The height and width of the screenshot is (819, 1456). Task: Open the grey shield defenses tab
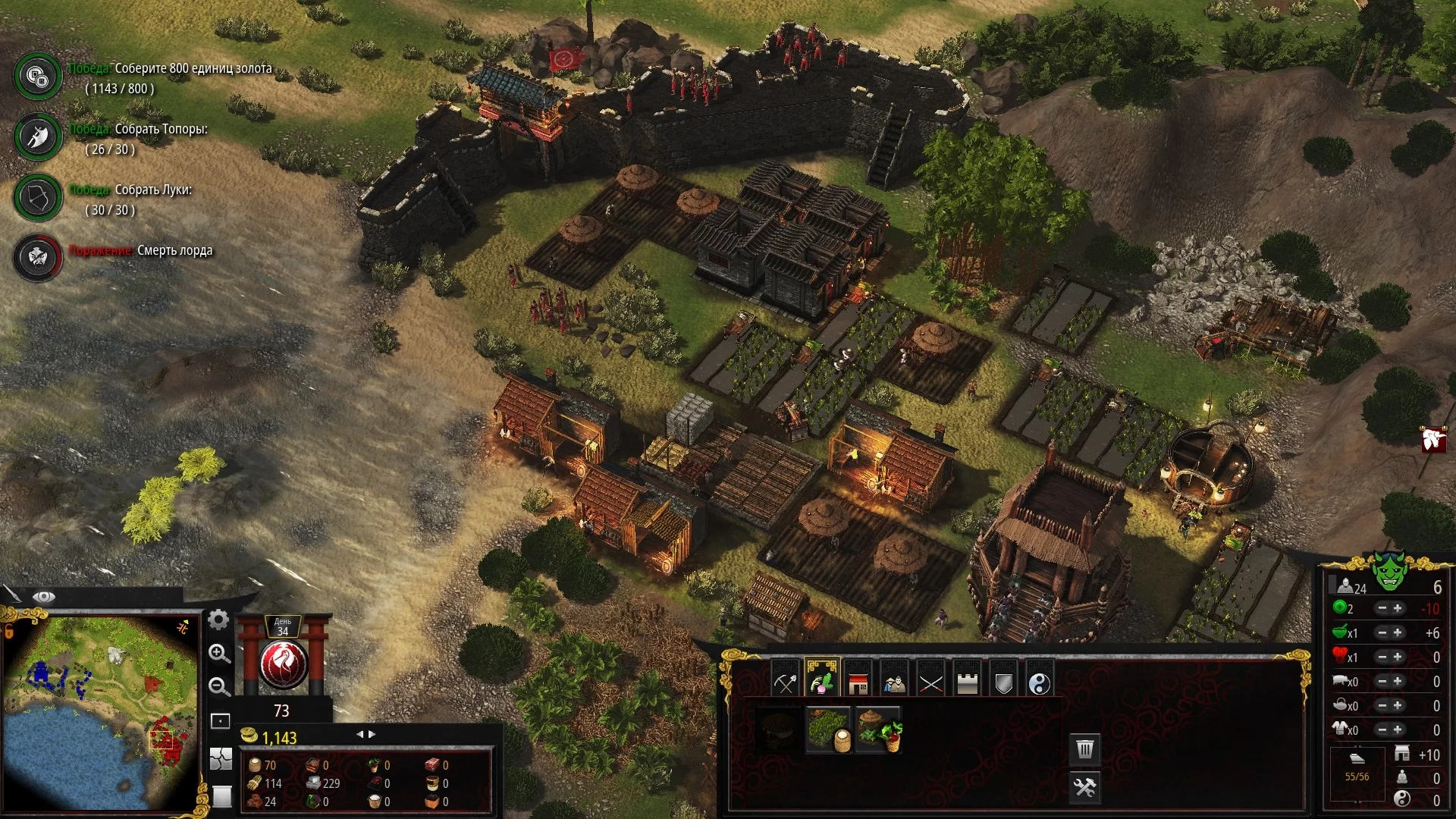point(1003,682)
